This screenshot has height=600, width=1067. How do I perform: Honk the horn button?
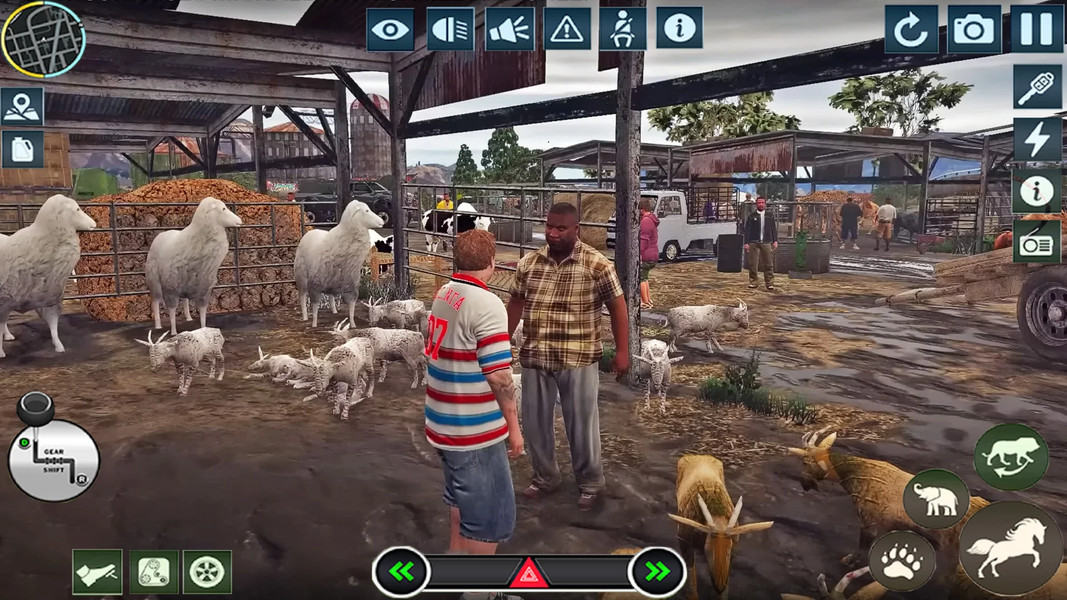pos(509,30)
